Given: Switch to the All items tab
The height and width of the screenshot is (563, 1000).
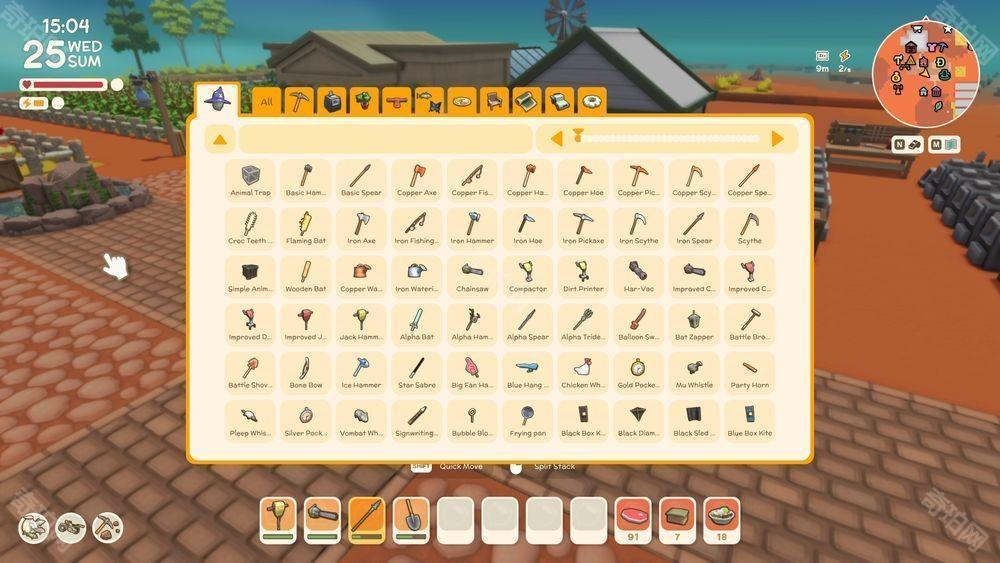Looking at the screenshot, I should 267,101.
